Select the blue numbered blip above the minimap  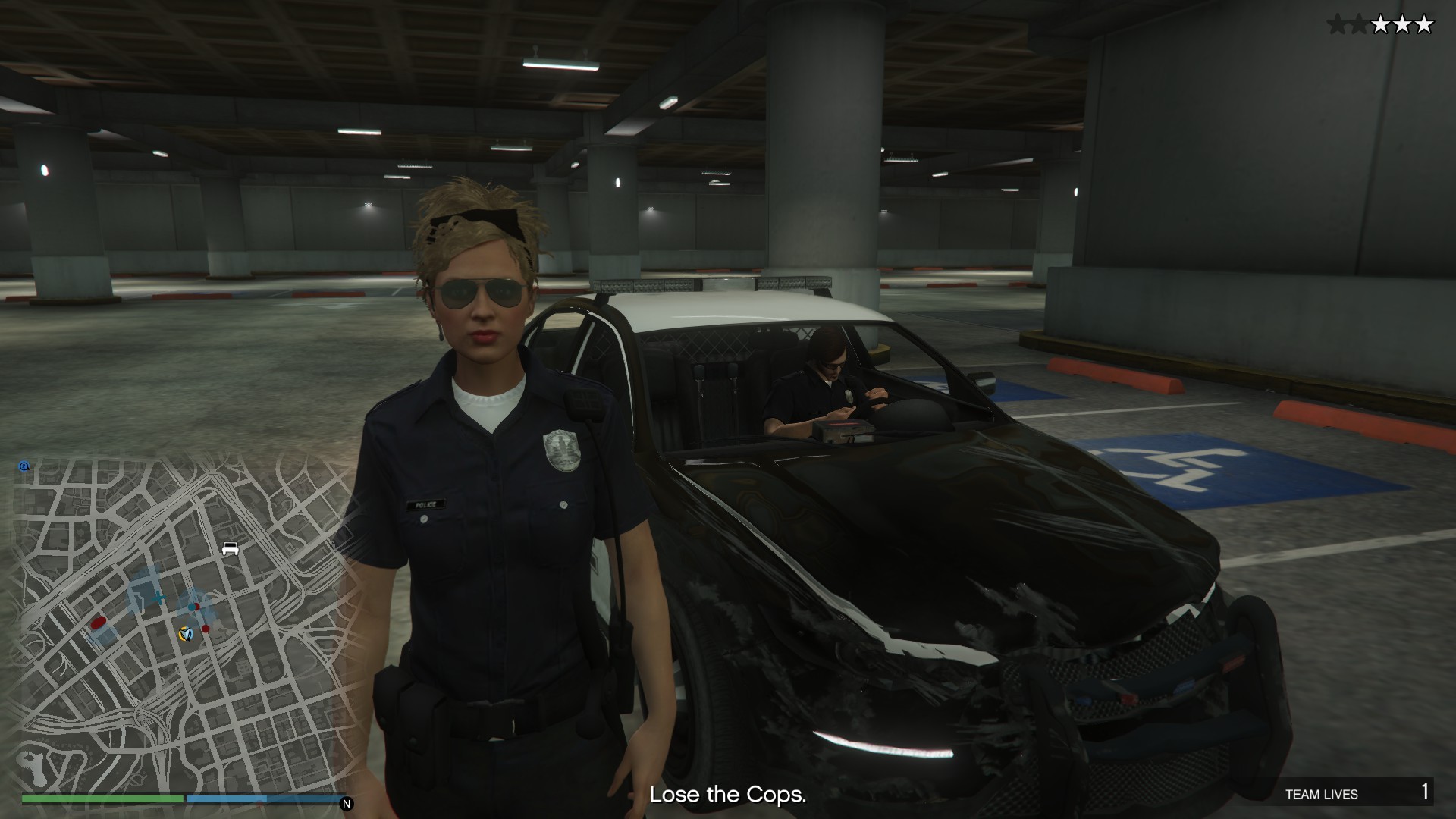(x=24, y=466)
